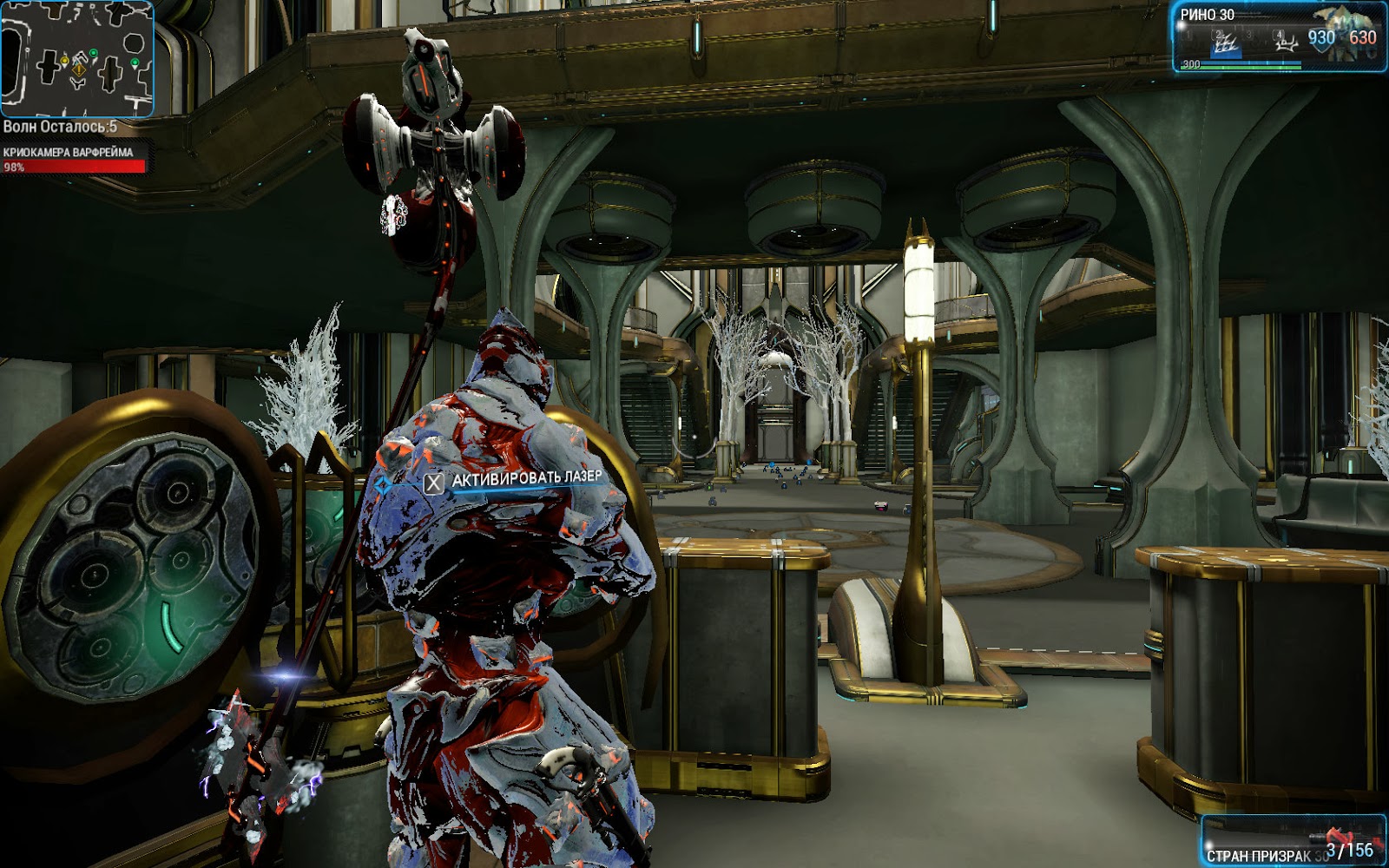Select Rhino ability icon in slot 4

tap(1286, 41)
